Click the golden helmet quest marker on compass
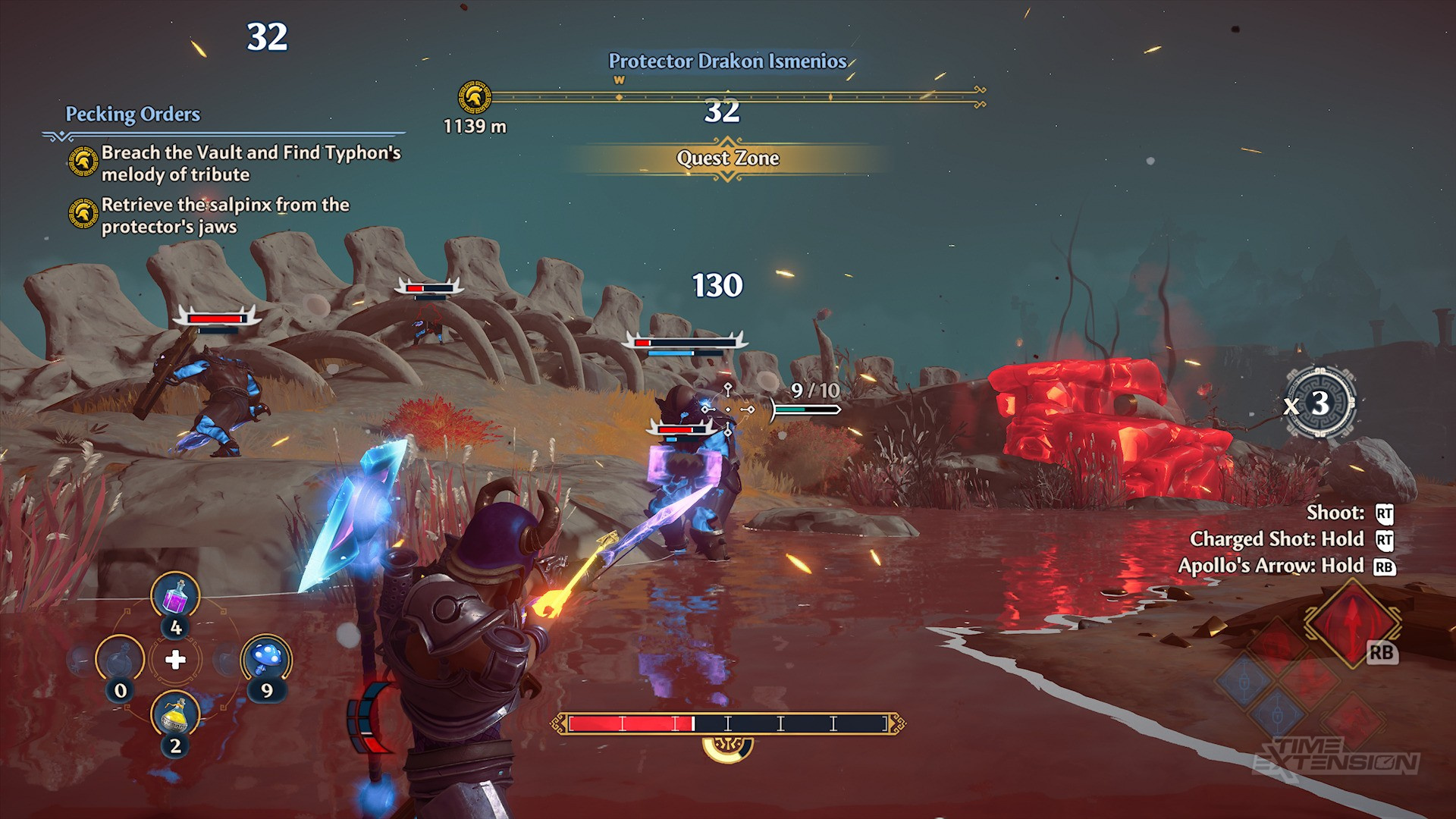The height and width of the screenshot is (819, 1456). point(475,97)
